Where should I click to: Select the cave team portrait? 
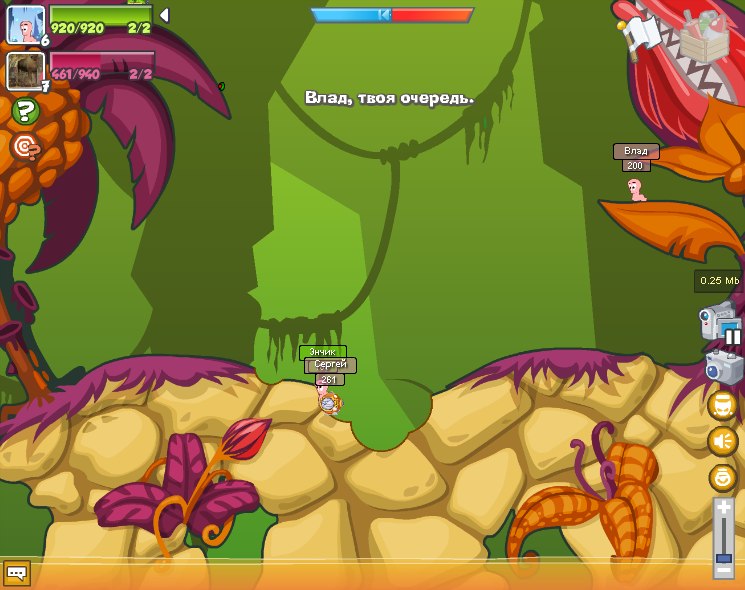(x=25, y=70)
